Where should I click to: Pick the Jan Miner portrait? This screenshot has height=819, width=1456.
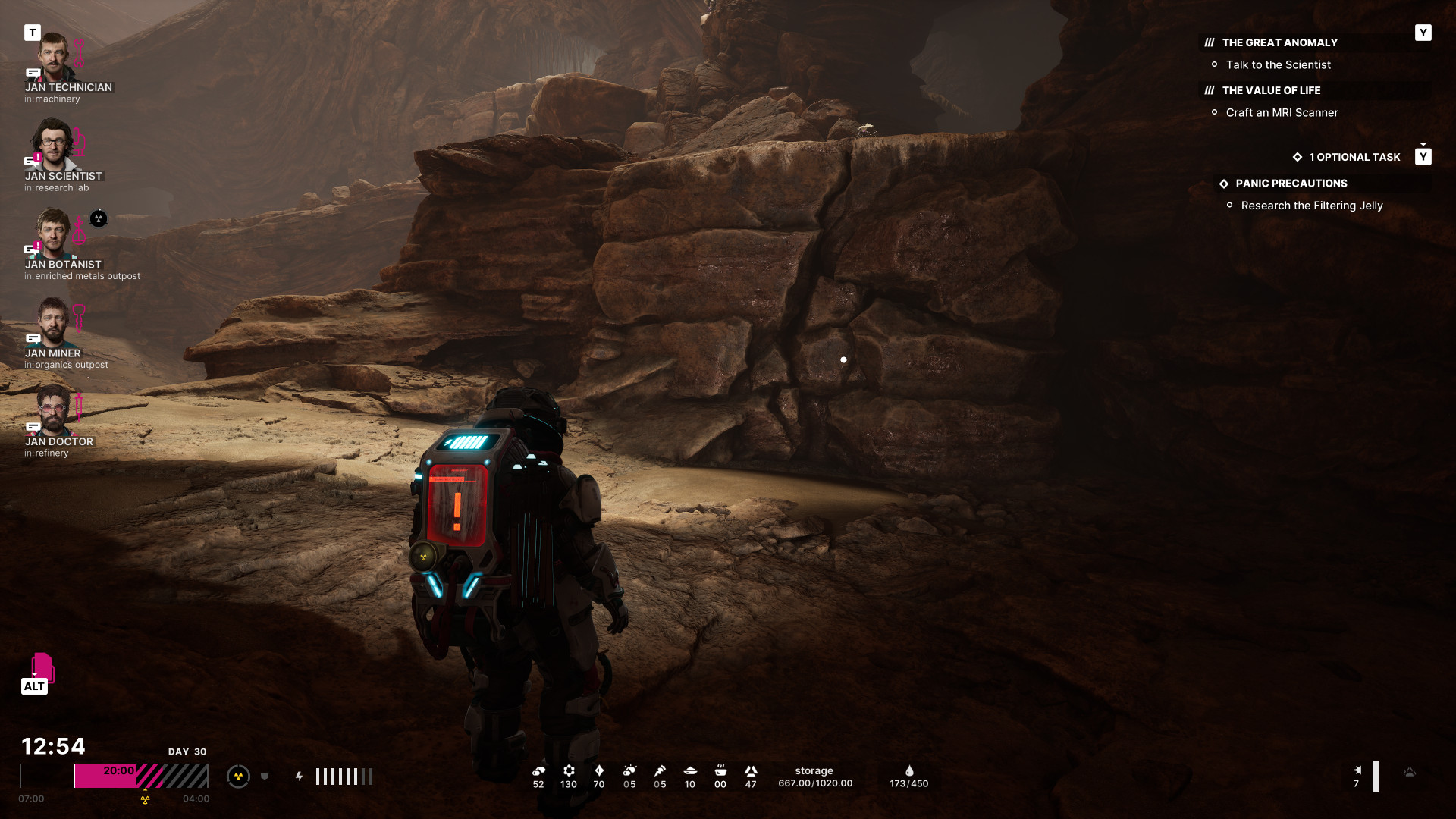pyautogui.click(x=53, y=322)
